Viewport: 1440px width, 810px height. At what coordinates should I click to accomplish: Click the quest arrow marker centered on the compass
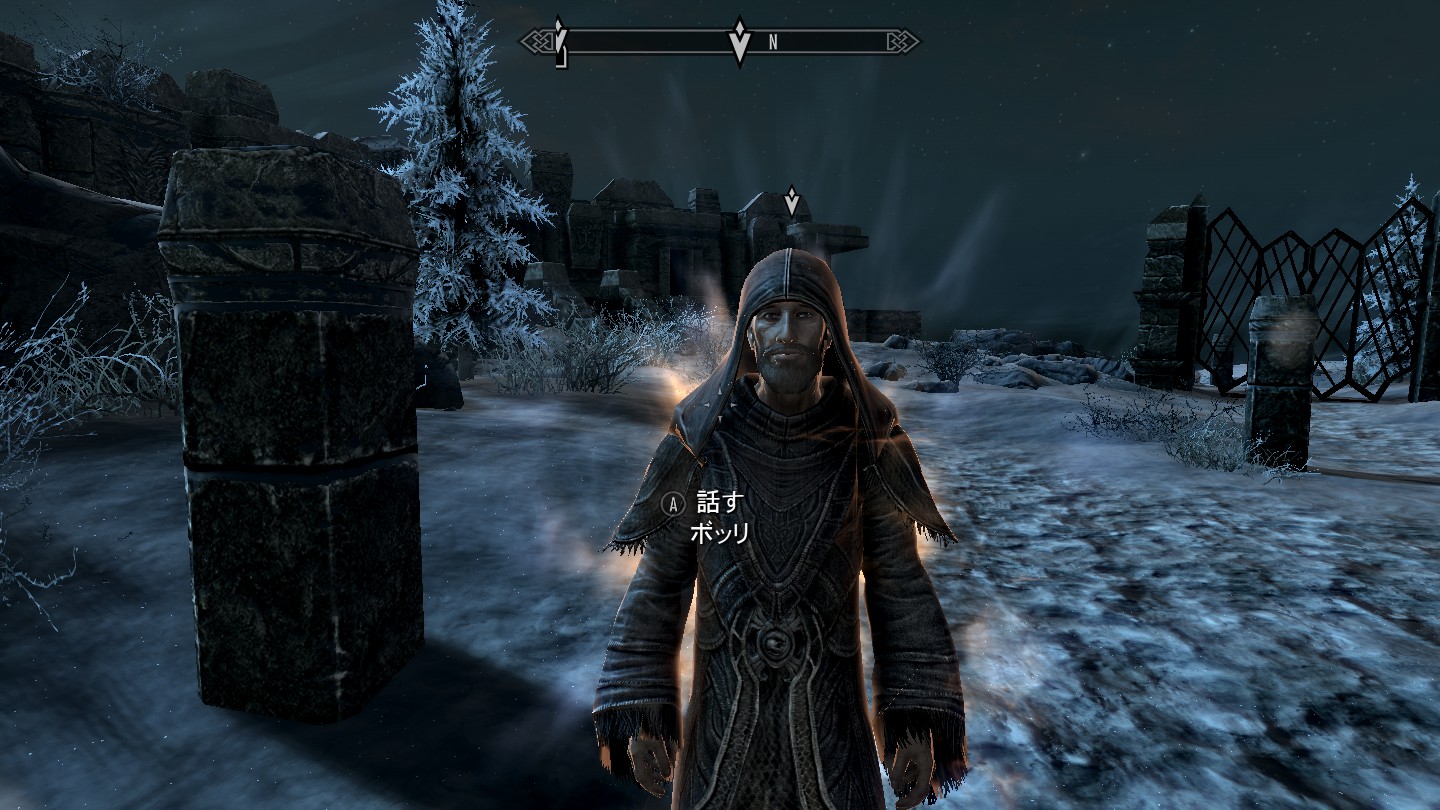tap(739, 41)
